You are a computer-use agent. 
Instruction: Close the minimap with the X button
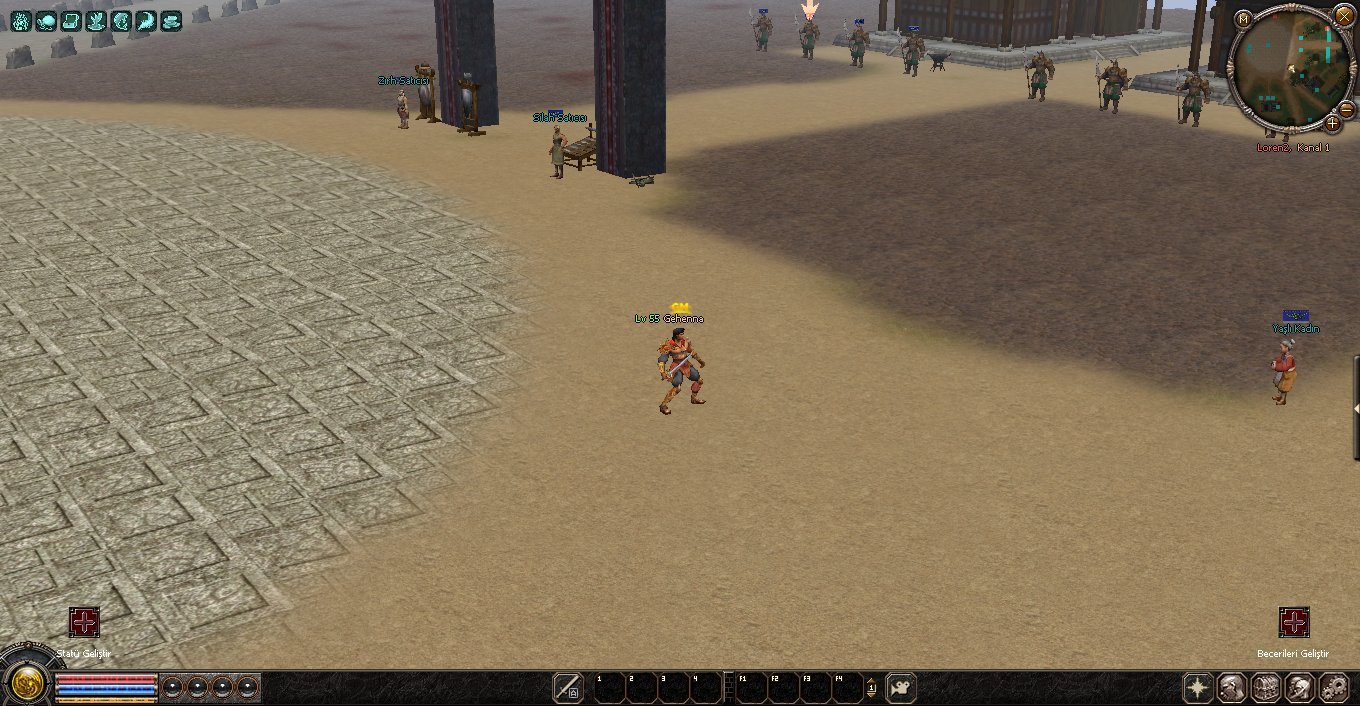click(1343, 15)
